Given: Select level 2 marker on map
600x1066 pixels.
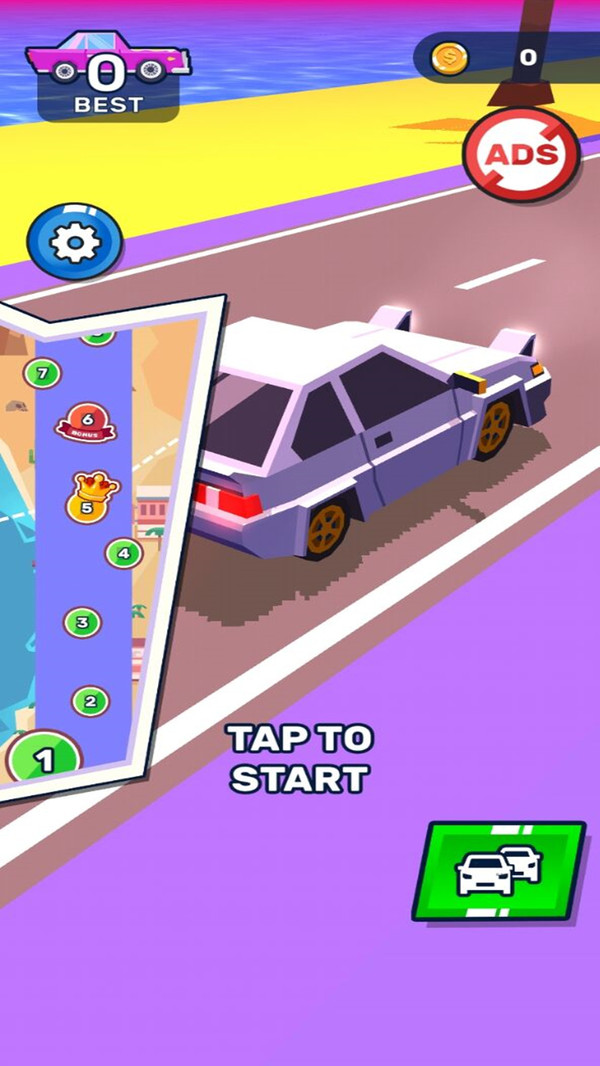Looking at the screenshot, I should point(90,701).
